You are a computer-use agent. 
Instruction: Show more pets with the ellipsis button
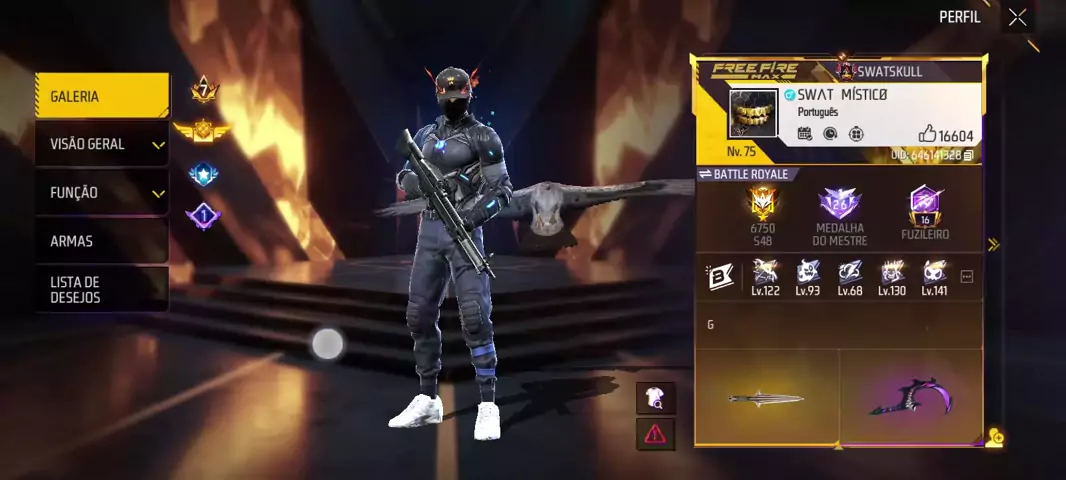966,277
